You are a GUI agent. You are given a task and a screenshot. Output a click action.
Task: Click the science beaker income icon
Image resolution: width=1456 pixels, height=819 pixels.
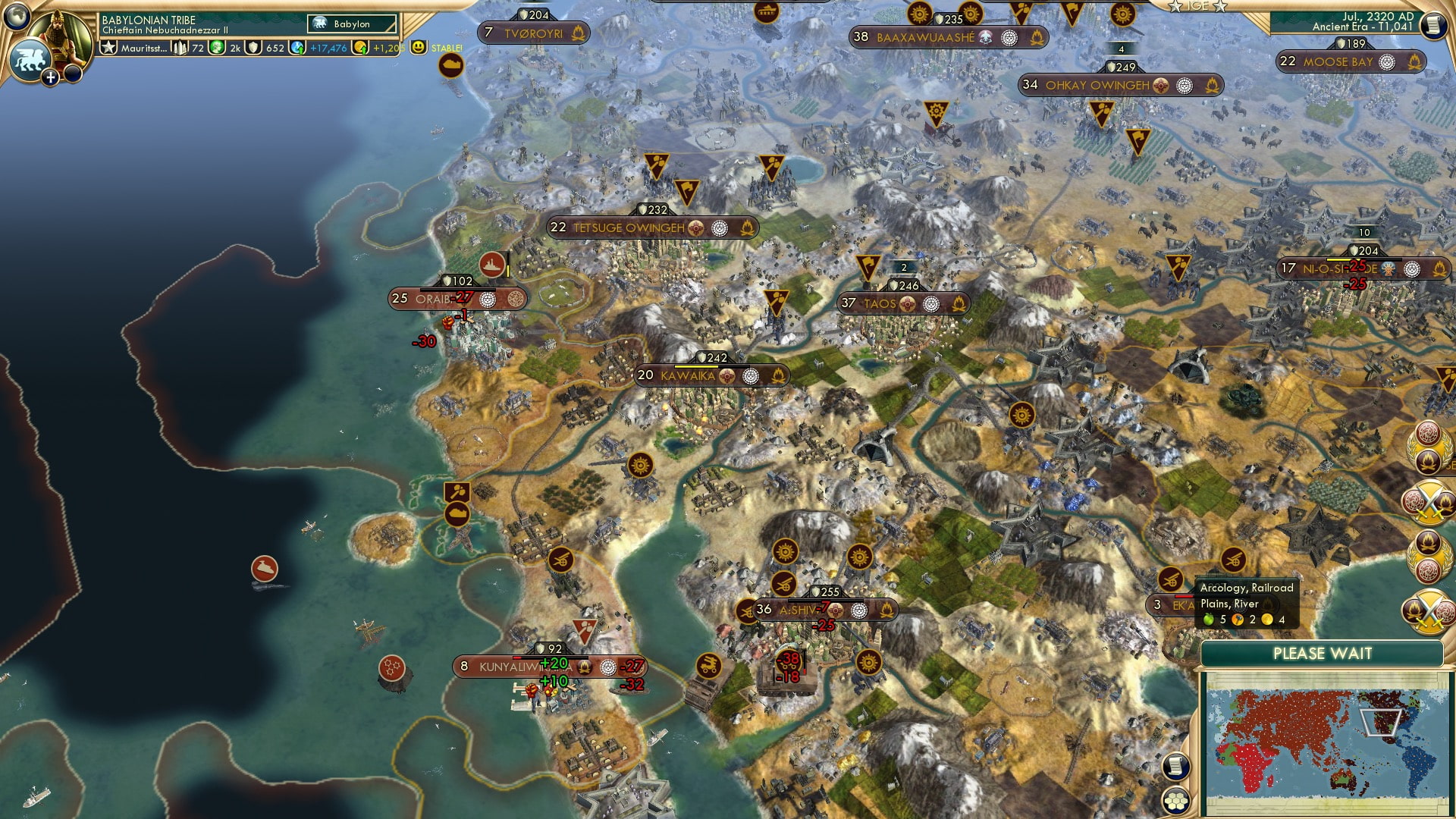(x=298, y=48)
